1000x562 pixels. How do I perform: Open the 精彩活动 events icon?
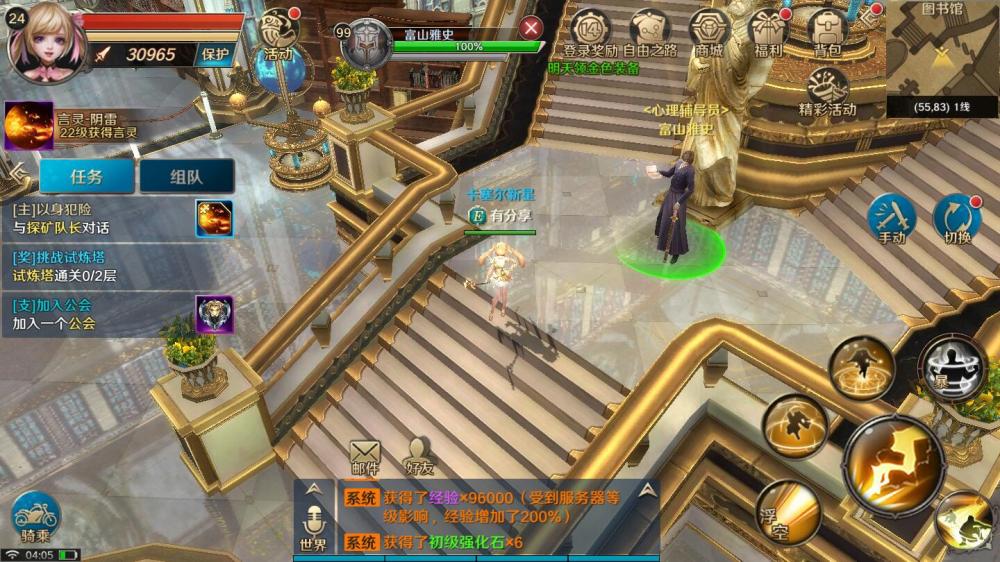827,91
